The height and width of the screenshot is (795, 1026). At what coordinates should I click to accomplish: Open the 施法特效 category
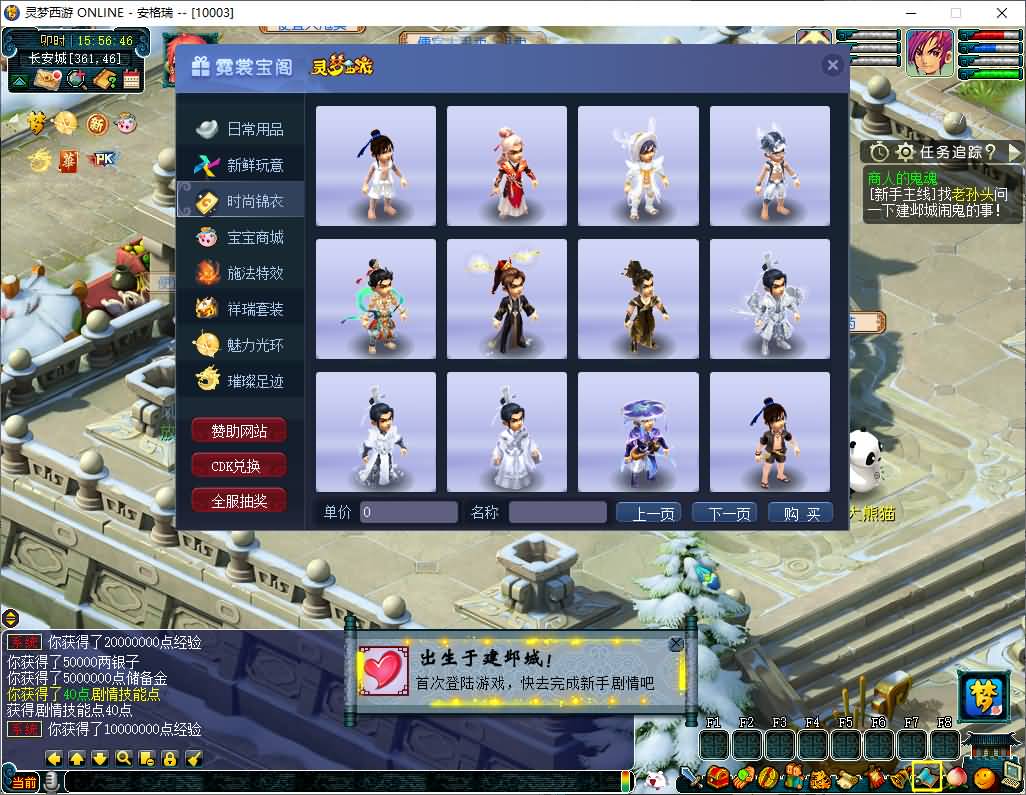click(x=241, y=273)
